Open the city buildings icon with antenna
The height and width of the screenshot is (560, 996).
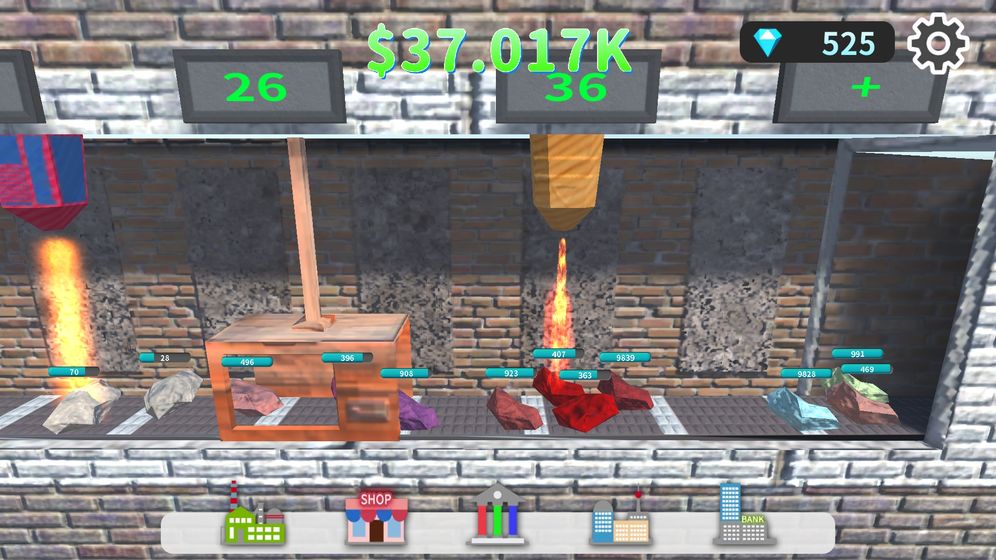click(x=620, y=516)
